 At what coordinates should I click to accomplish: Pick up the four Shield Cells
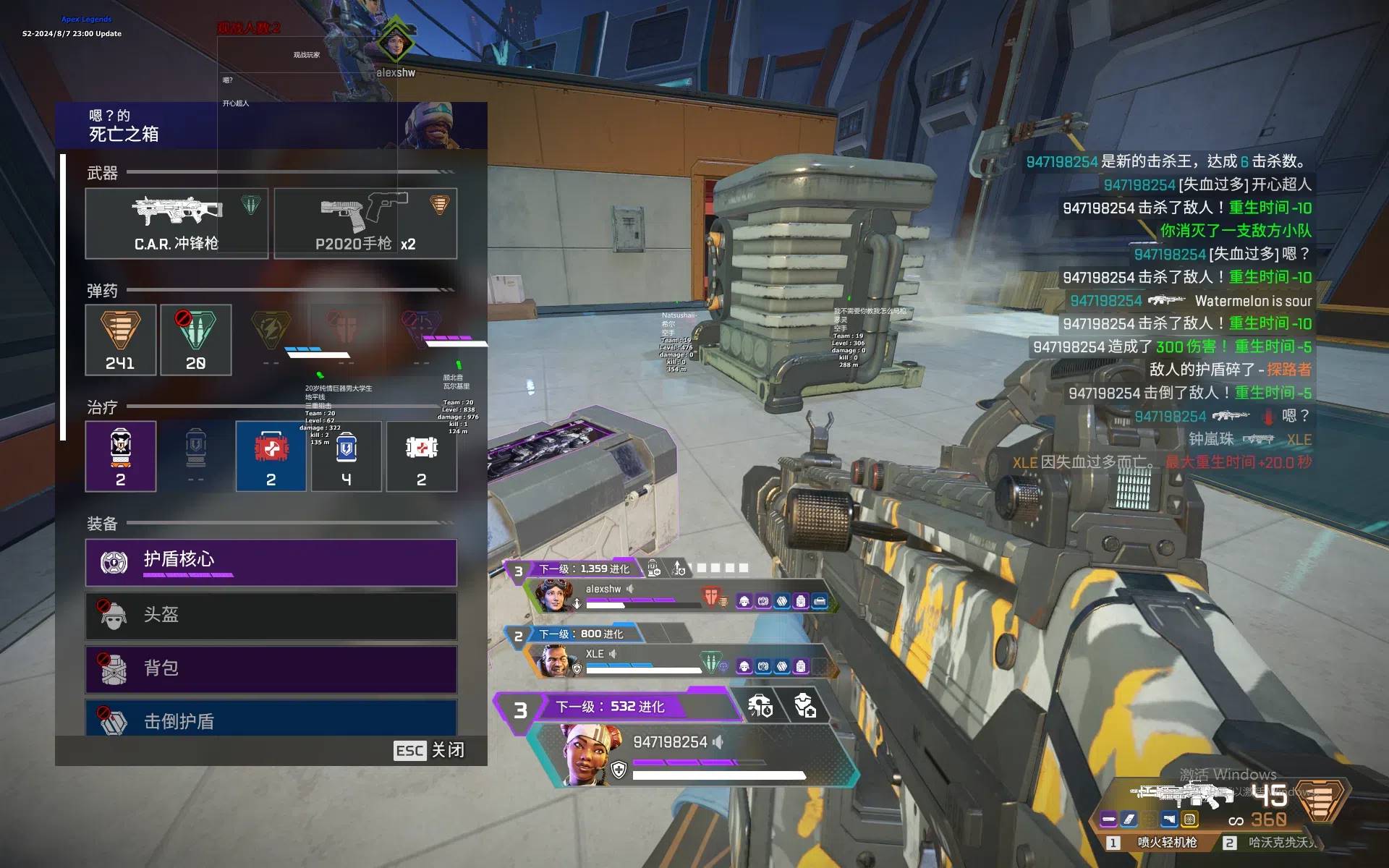click(347, 456)
